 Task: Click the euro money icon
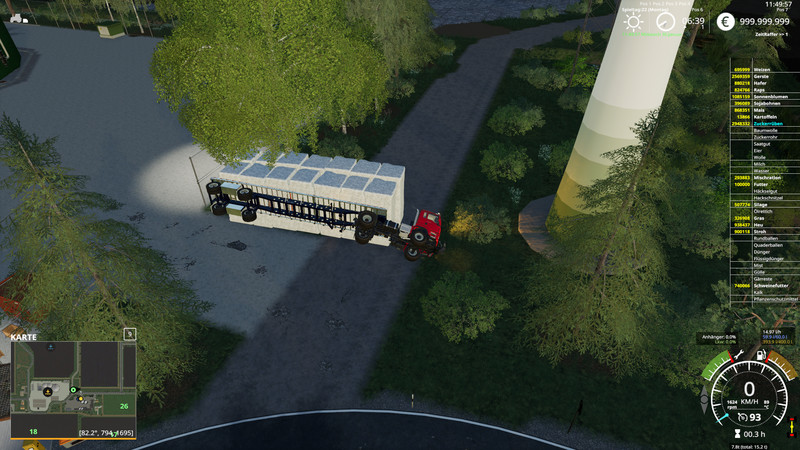(725, 22)
